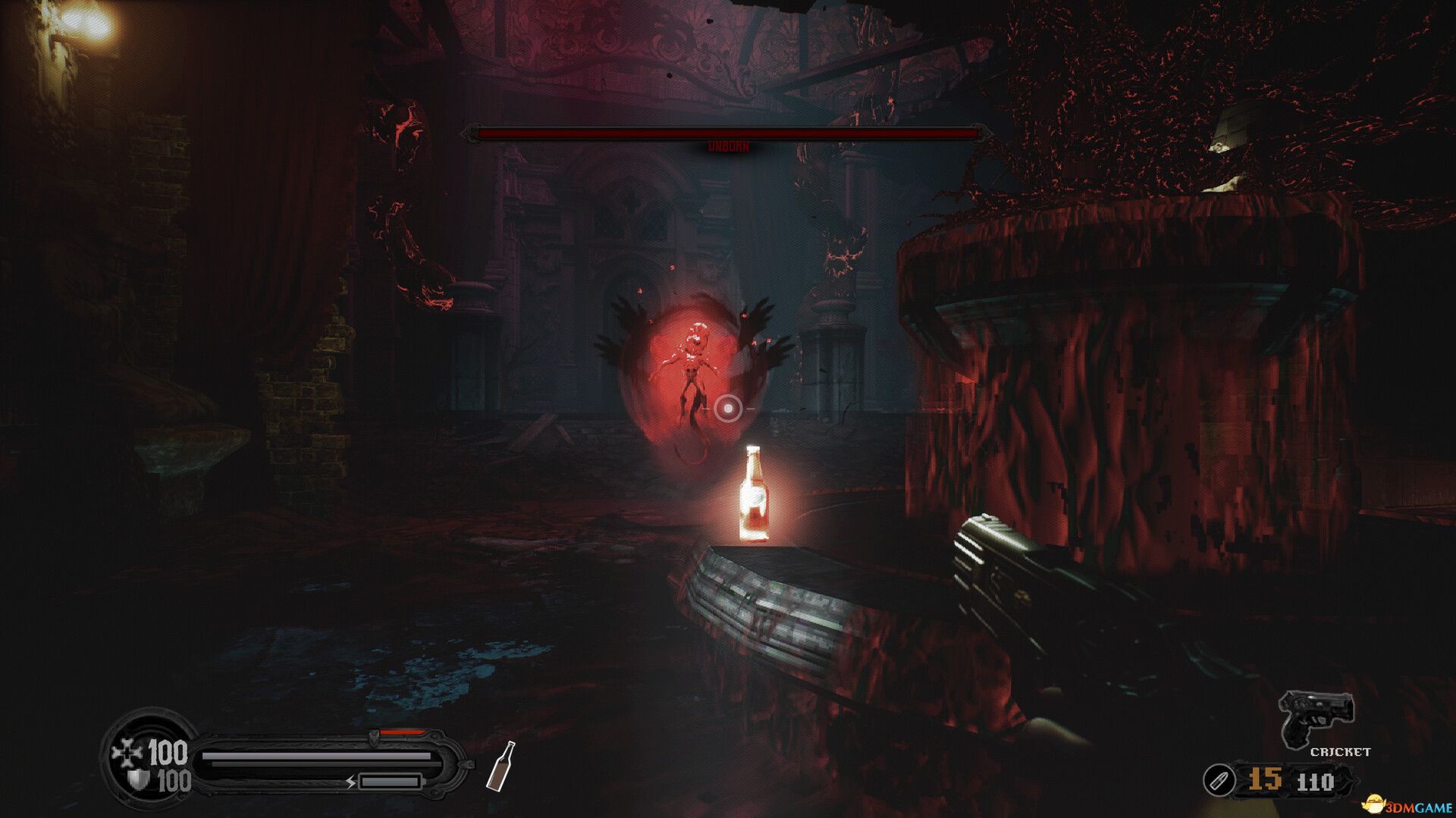This screenshot has width=1456, height=818.
Task: Click the ornate end-cap of the boss bar
Action: click(473, 133)
